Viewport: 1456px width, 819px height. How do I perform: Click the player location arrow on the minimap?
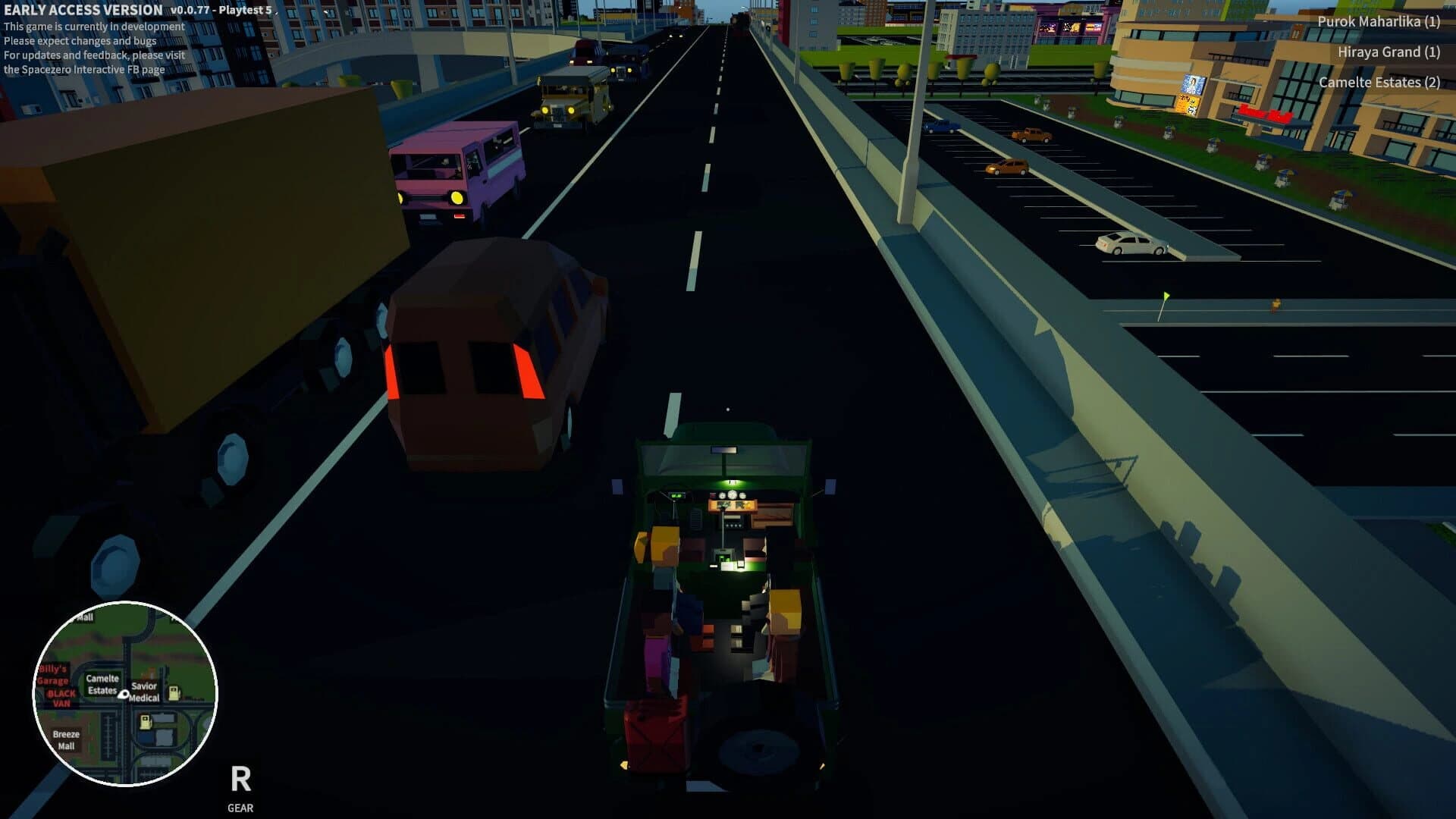click(124, 694)
